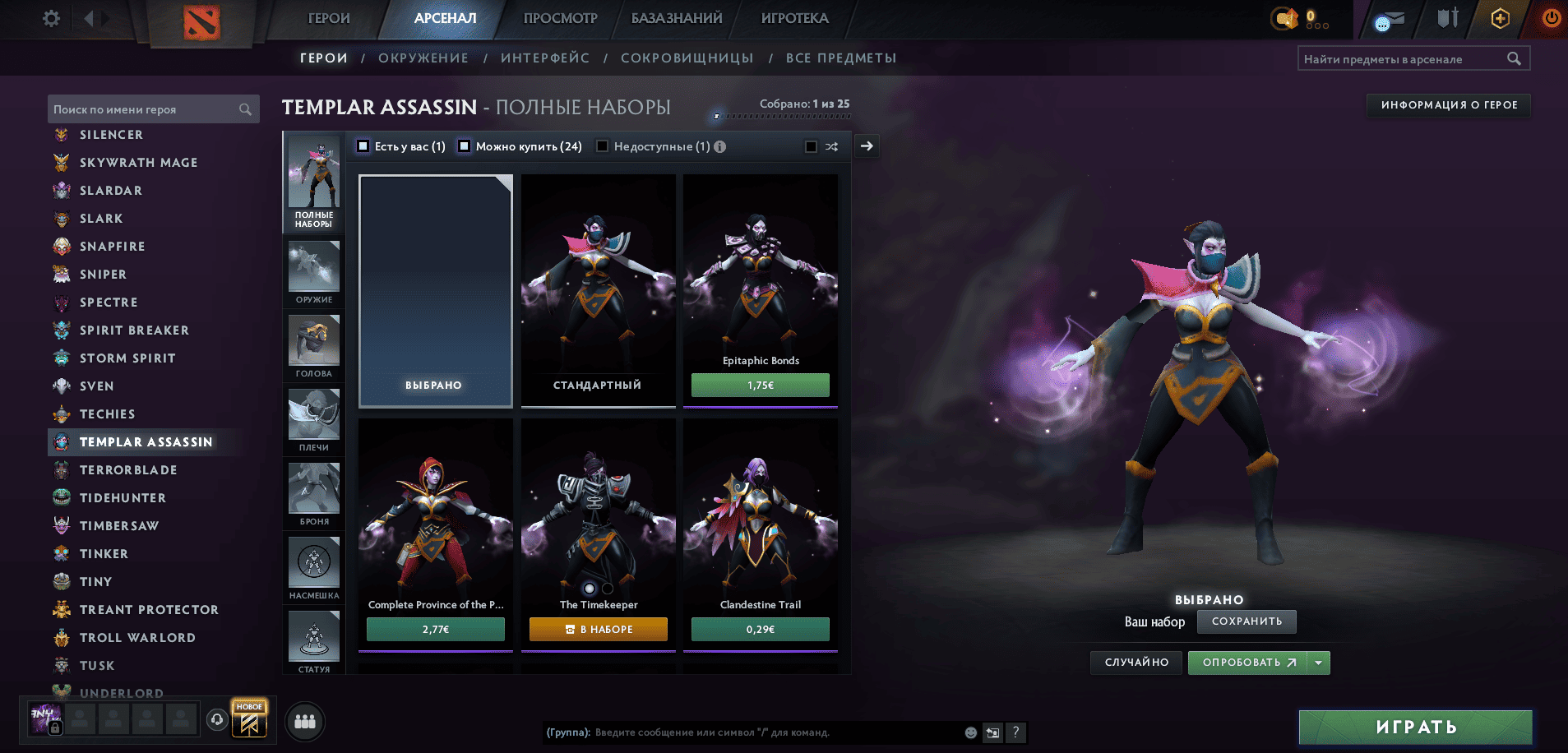Open the settings gear icon

(50, 18)
